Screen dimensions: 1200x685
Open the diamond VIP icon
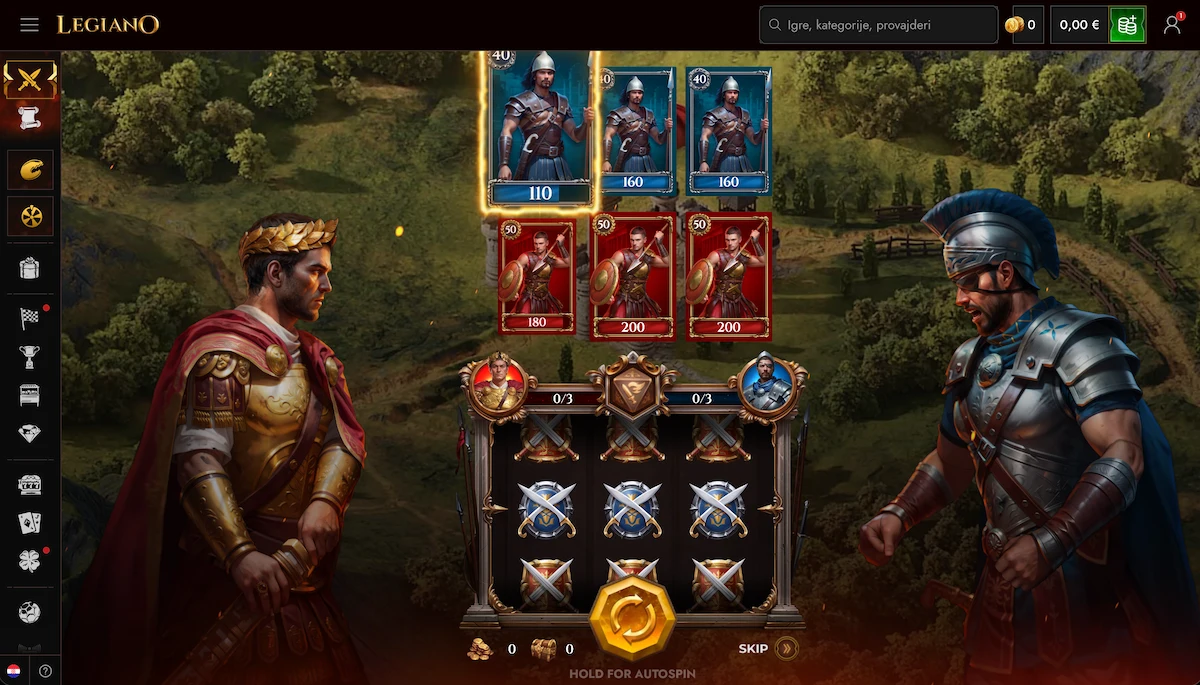[x=30, y=433]
